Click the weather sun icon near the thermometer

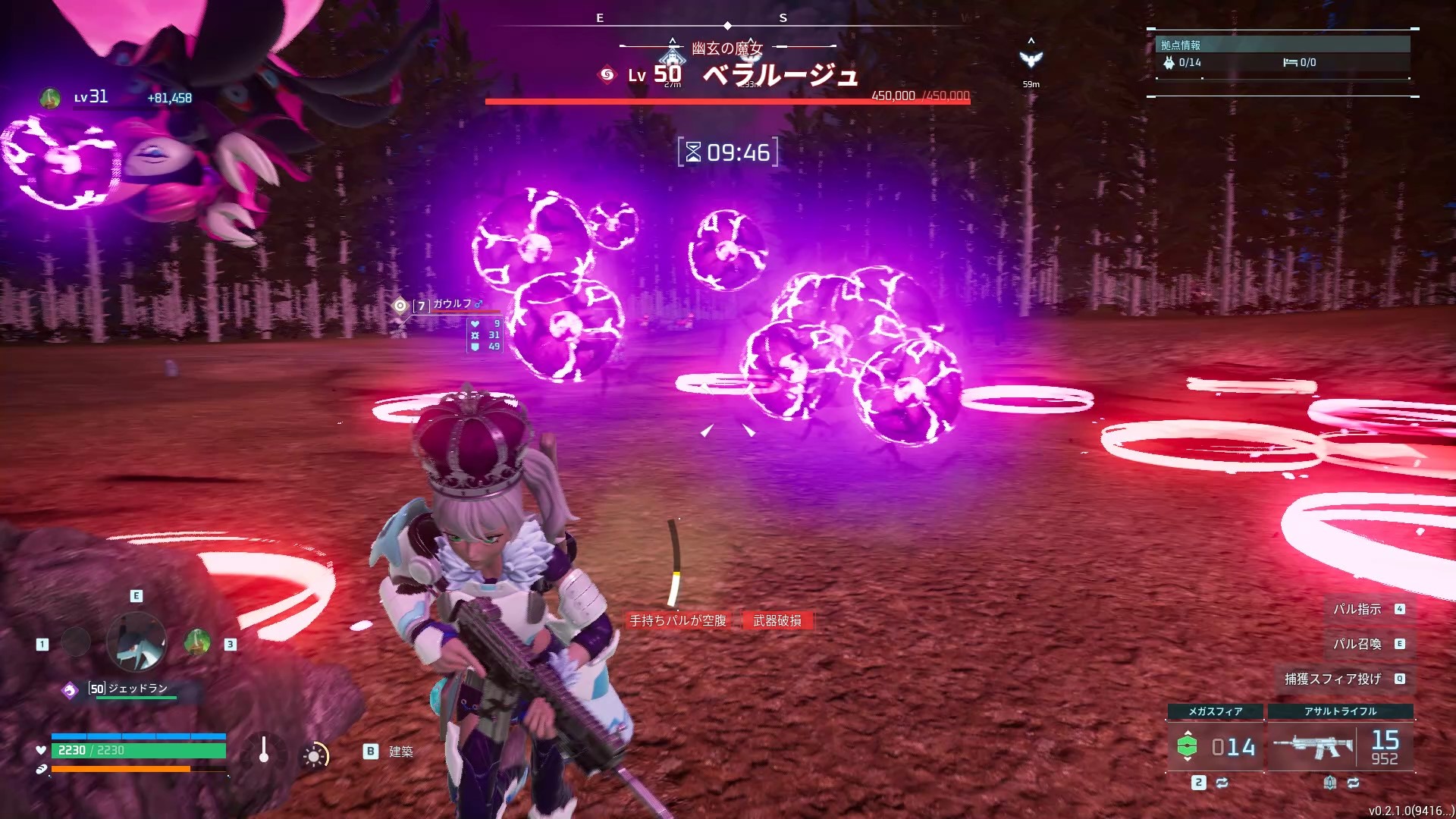click(314, 756)
